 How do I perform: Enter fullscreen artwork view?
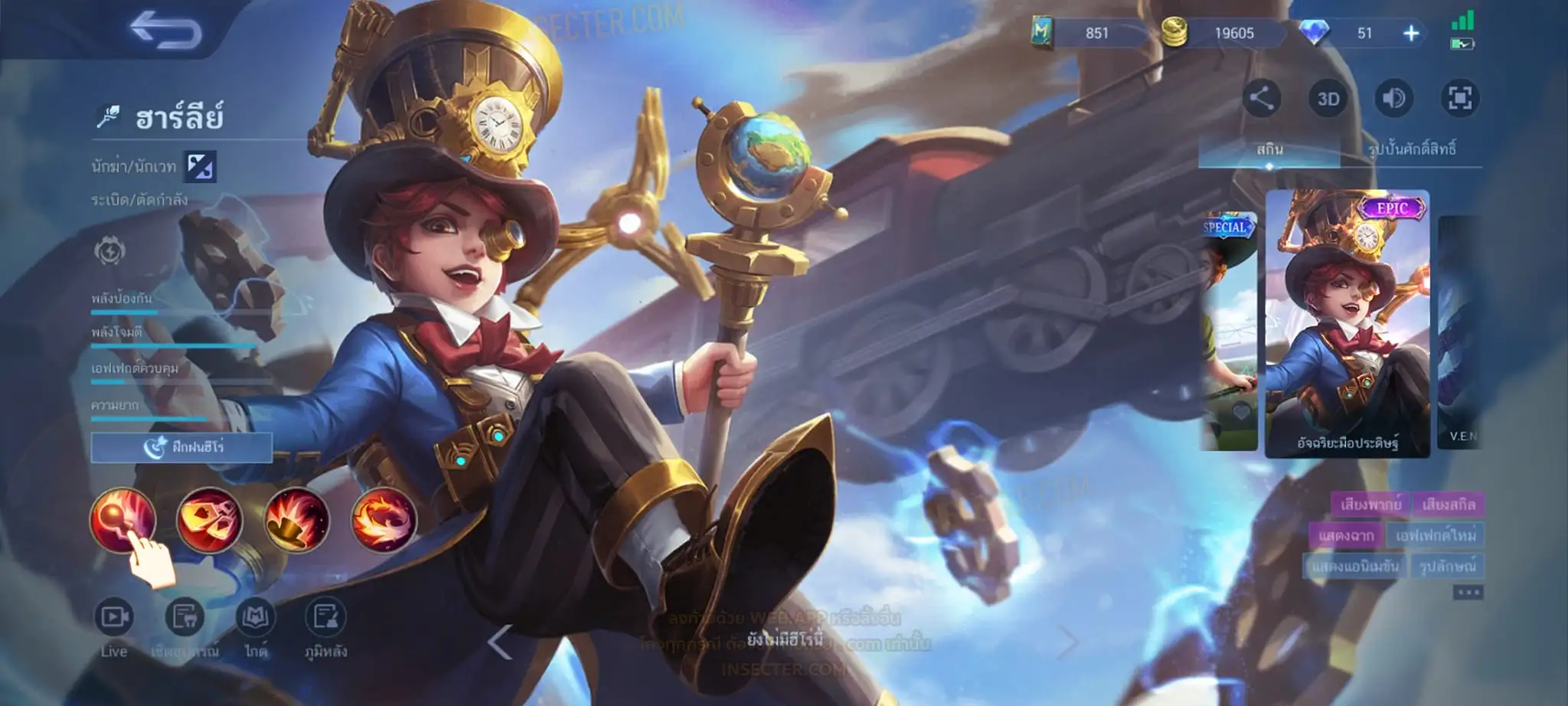(1459, 98)
